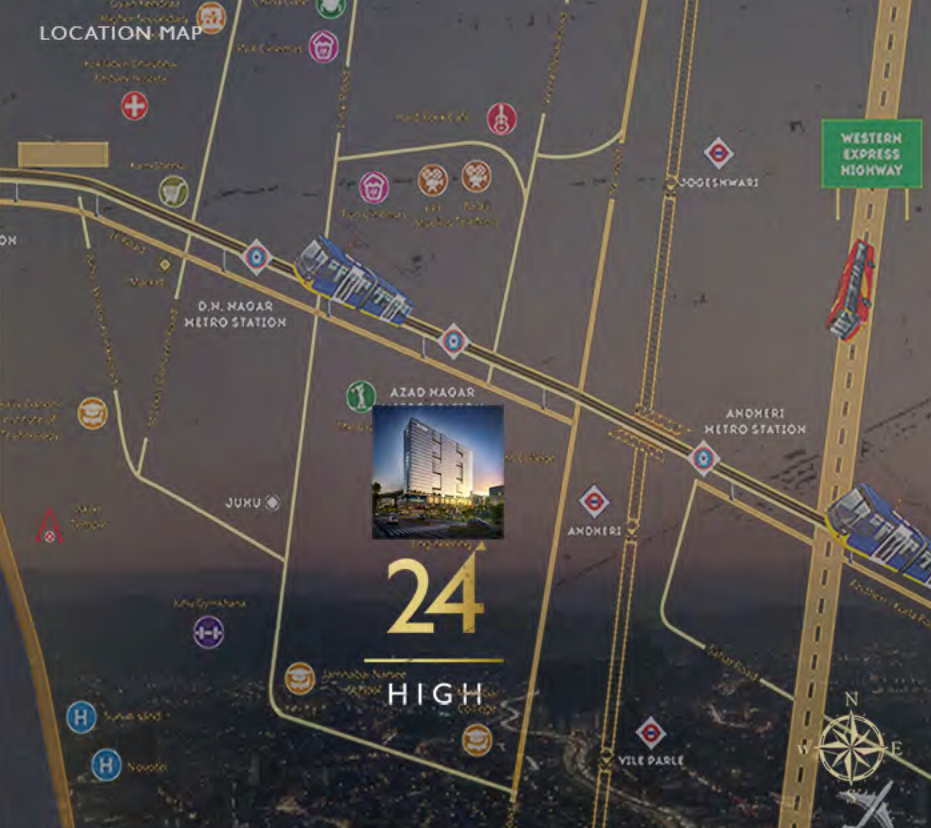Click the Vile Parle station marker
931x828 pixels.
click(650, 733)
